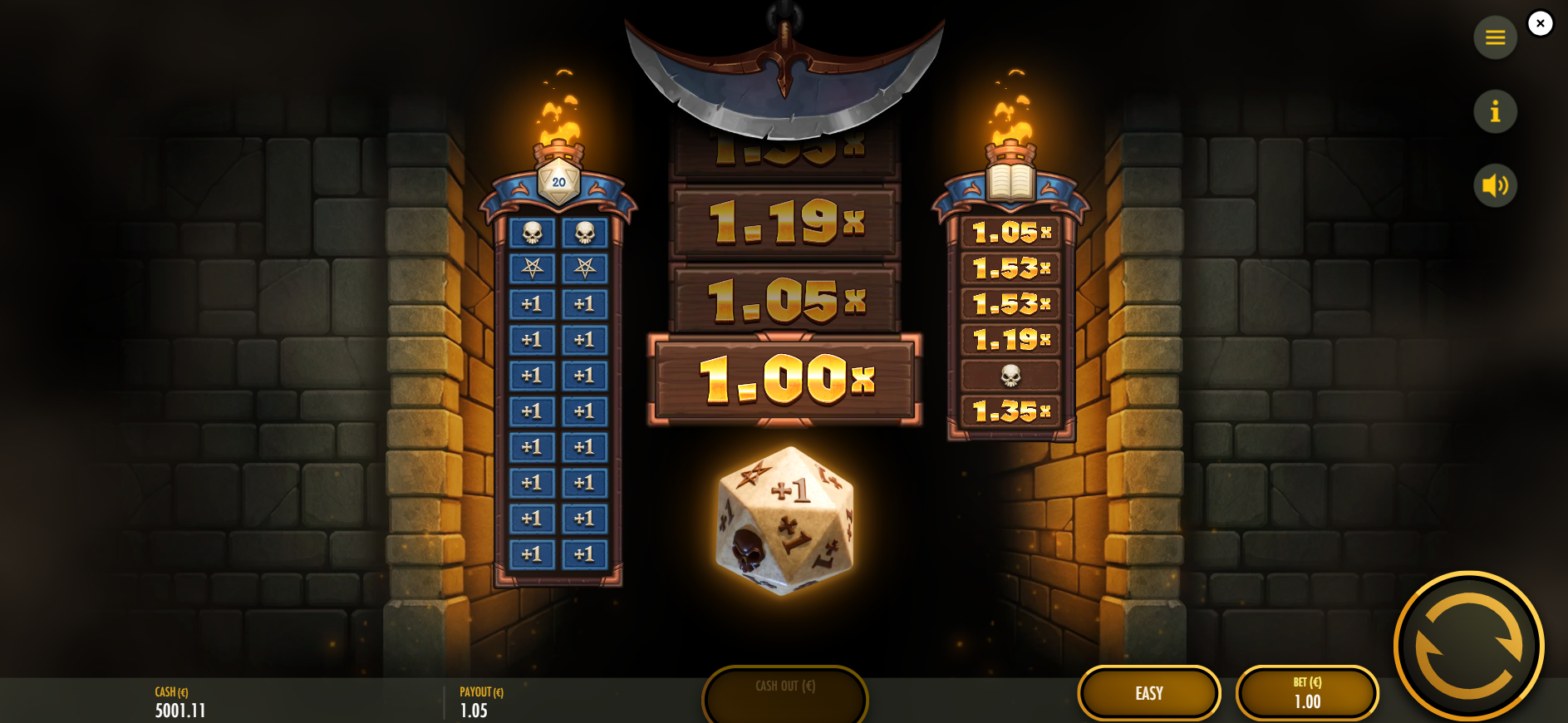Toggle the sound speaker icon

1495,184
